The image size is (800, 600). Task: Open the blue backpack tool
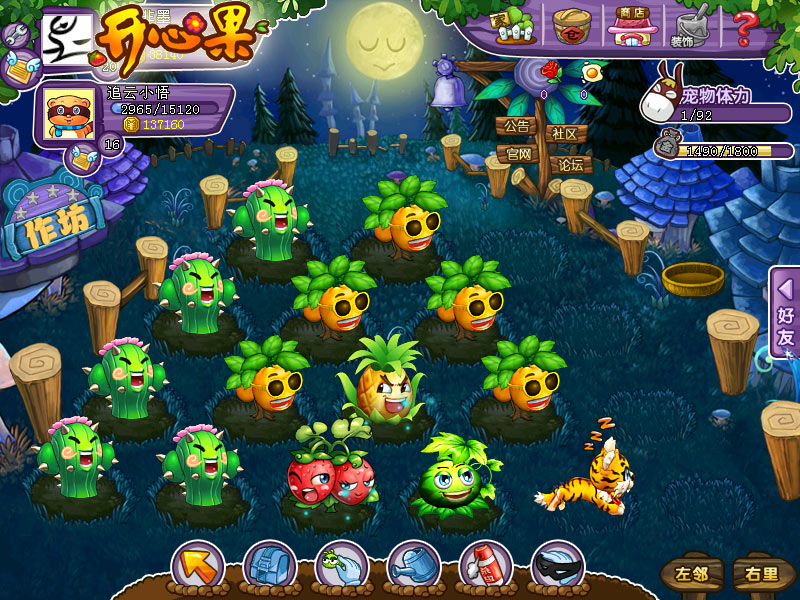click(x=269, y=567)
